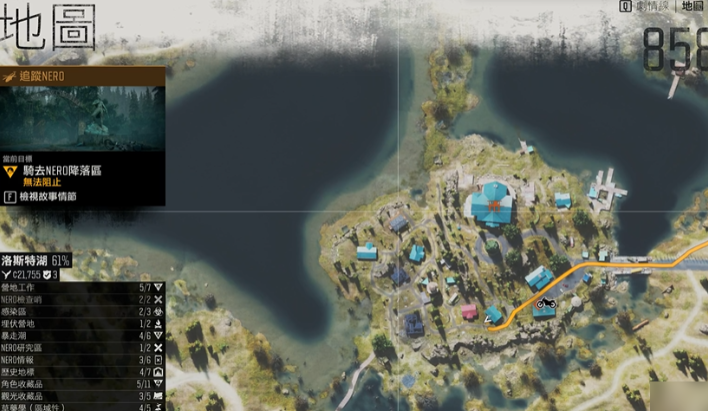Click the motorcycle marker on the map

click(545, 304)
